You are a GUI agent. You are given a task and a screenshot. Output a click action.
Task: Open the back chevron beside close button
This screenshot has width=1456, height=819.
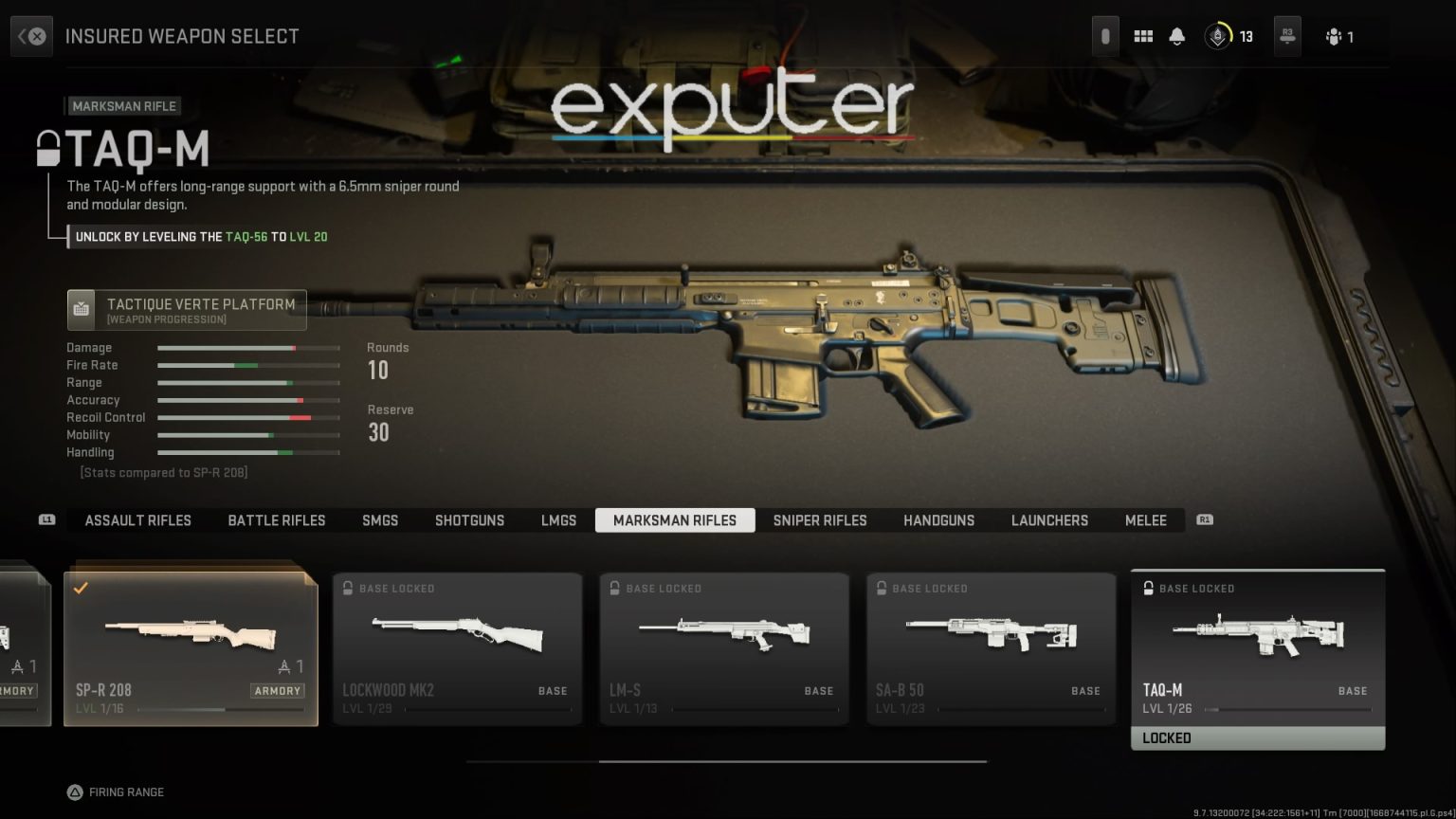(21, 36)
